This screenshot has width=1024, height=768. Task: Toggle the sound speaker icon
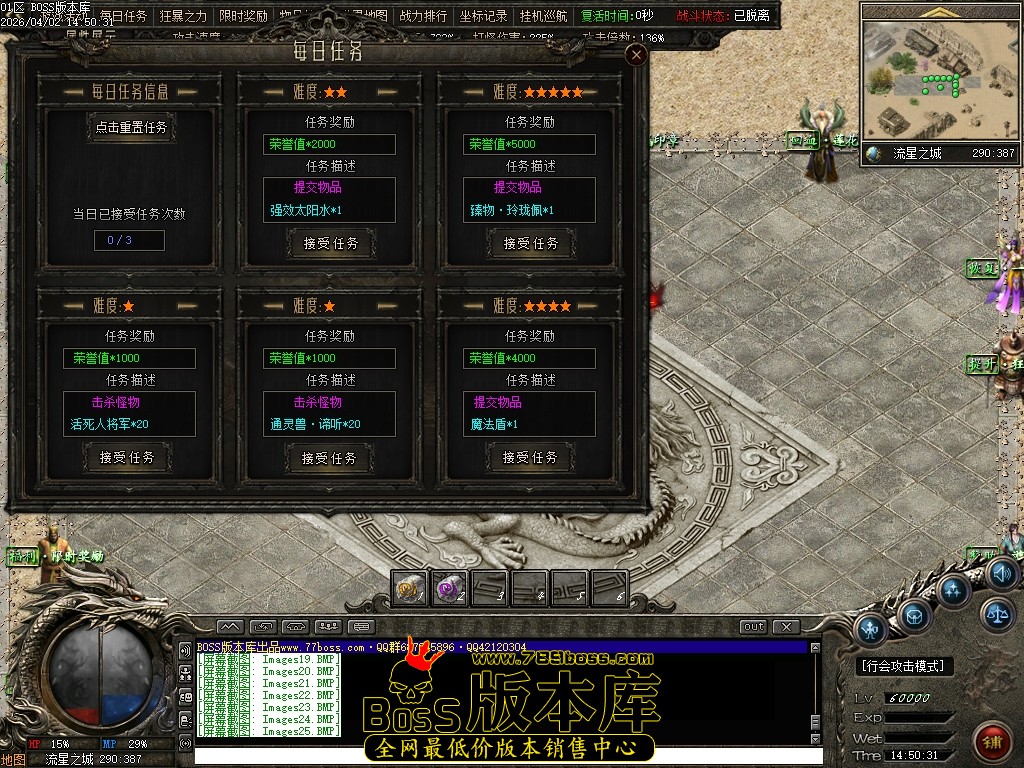pyautogui.click(x=1002, y=574)
